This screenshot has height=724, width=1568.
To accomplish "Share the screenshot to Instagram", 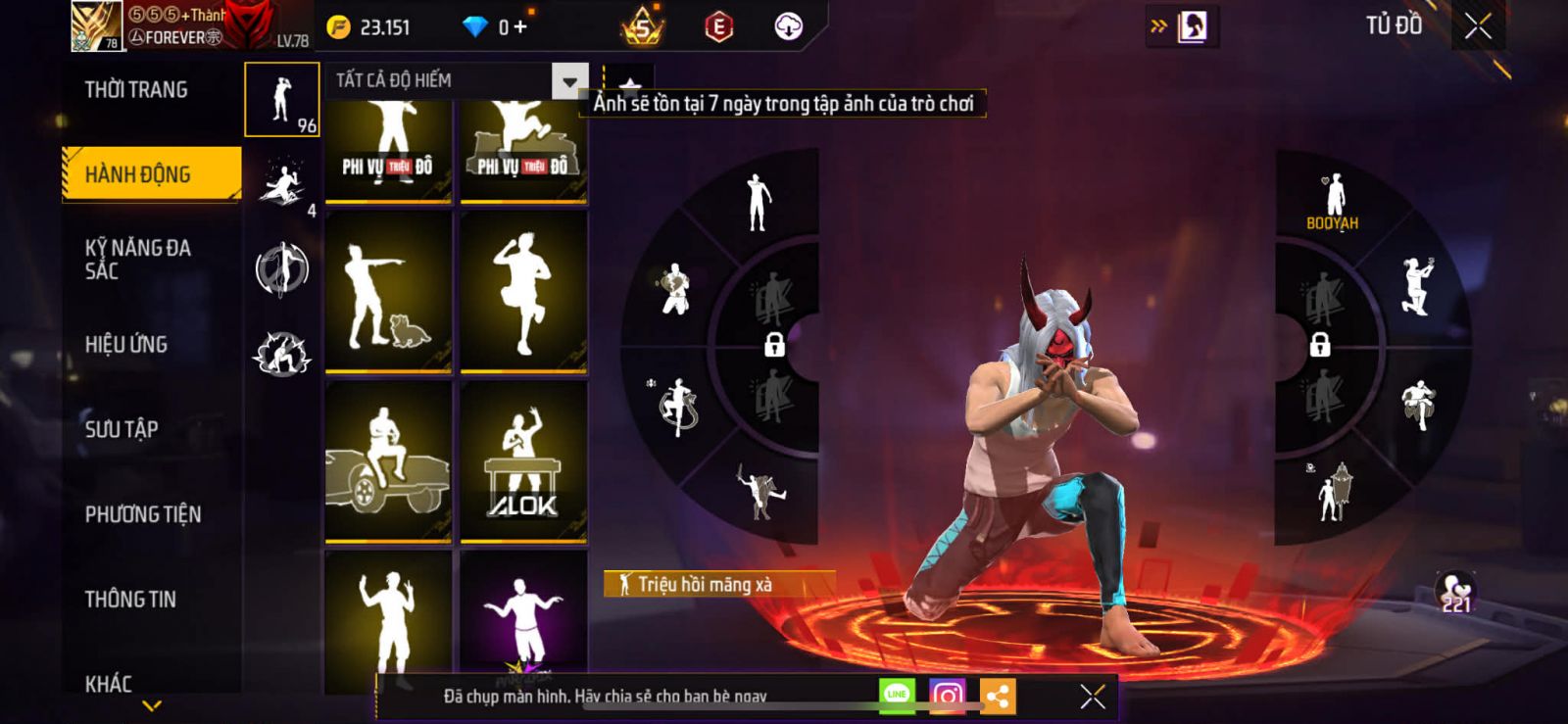I will coord(947,696).
